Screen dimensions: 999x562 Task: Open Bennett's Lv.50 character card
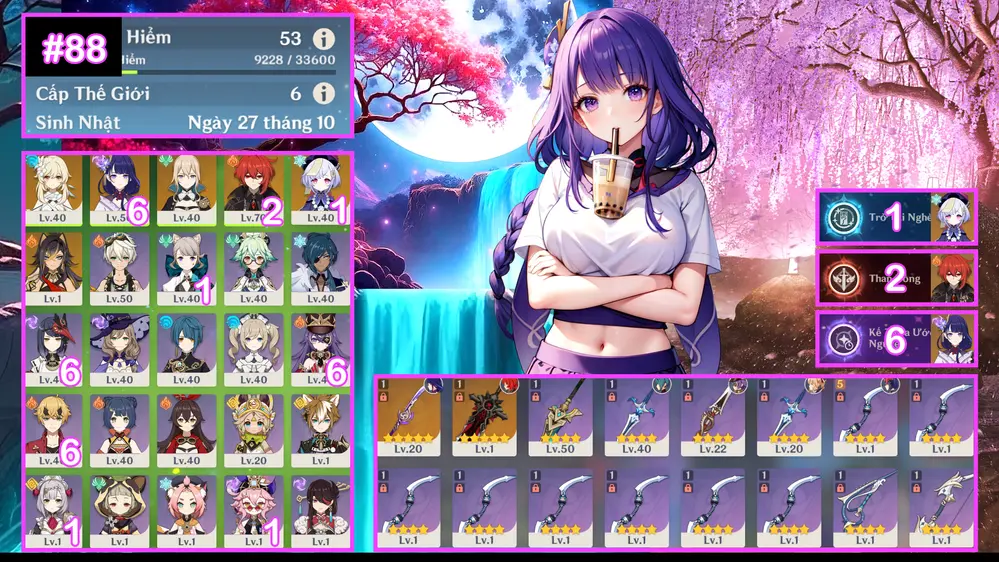(x=120, y=268)
